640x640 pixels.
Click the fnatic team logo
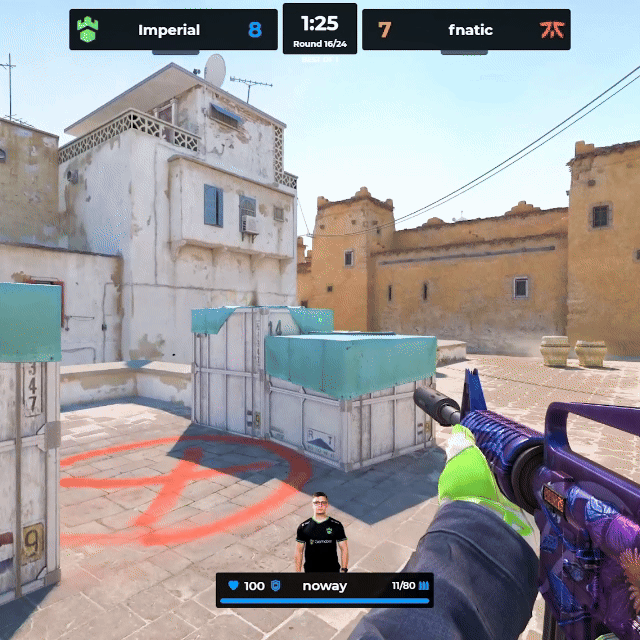[551, 30]
